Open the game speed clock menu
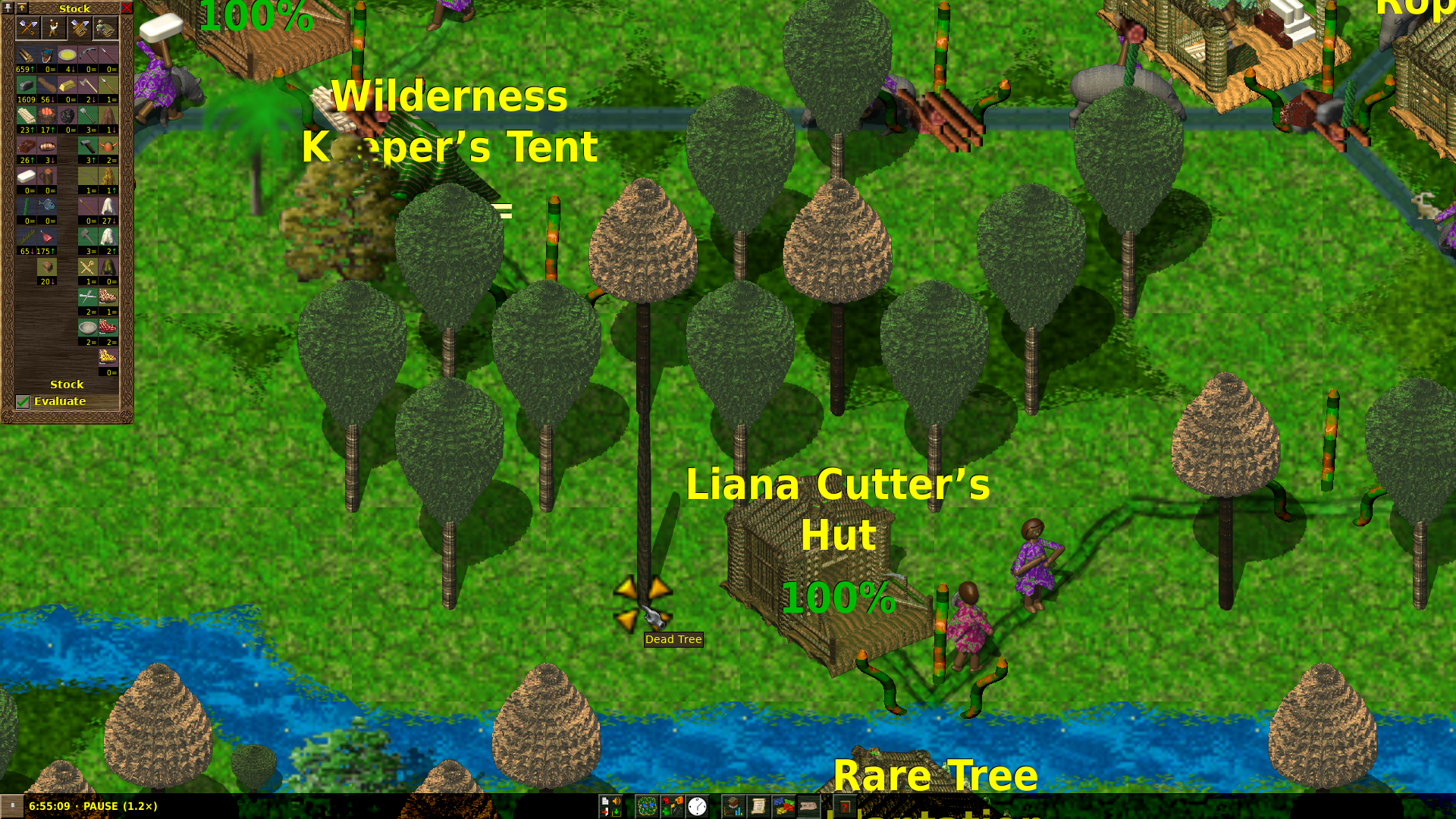The height and width of the screenshot is (819, 1456). (x=697, y=806)
